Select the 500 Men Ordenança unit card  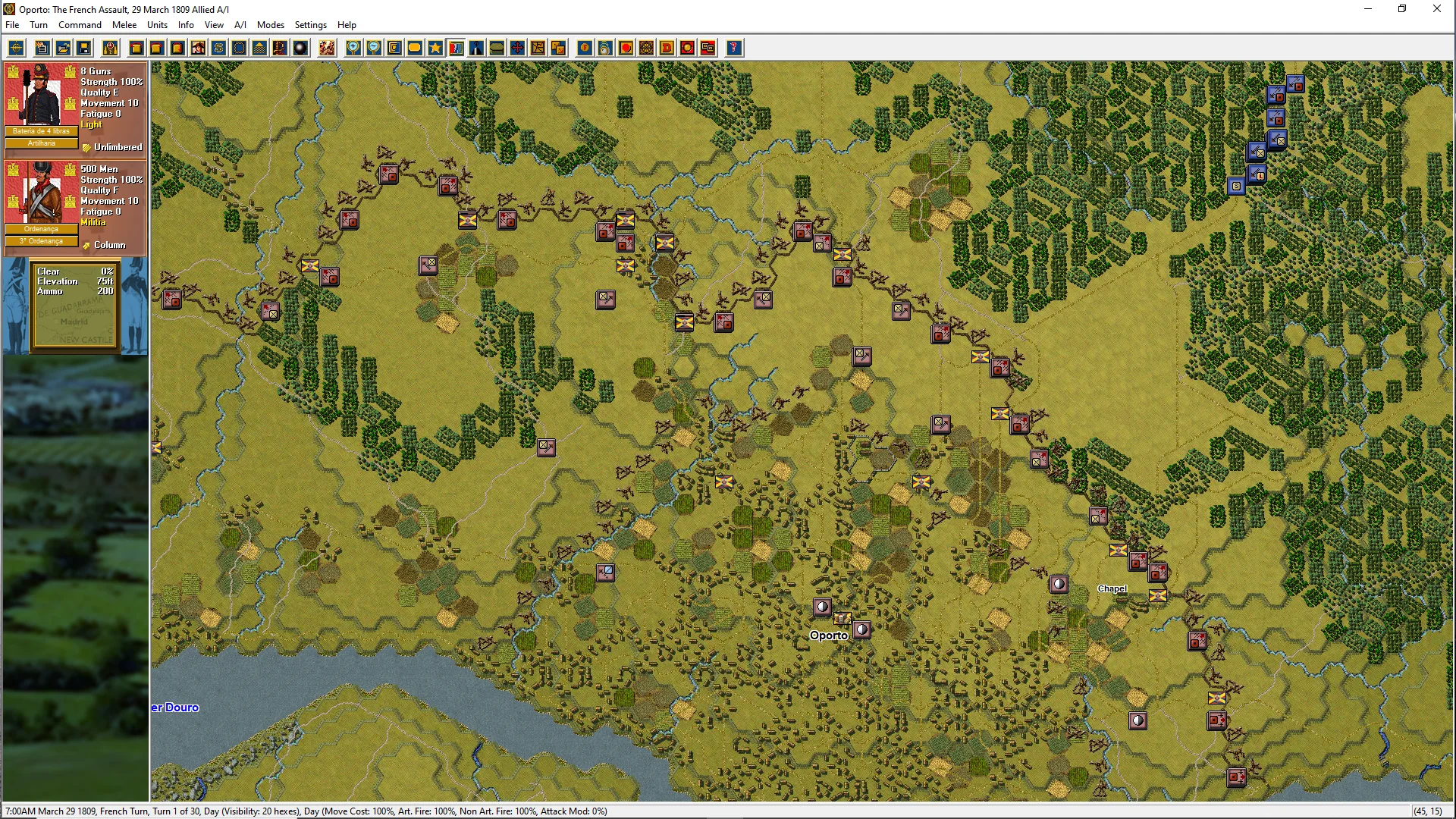coord(75,205)
